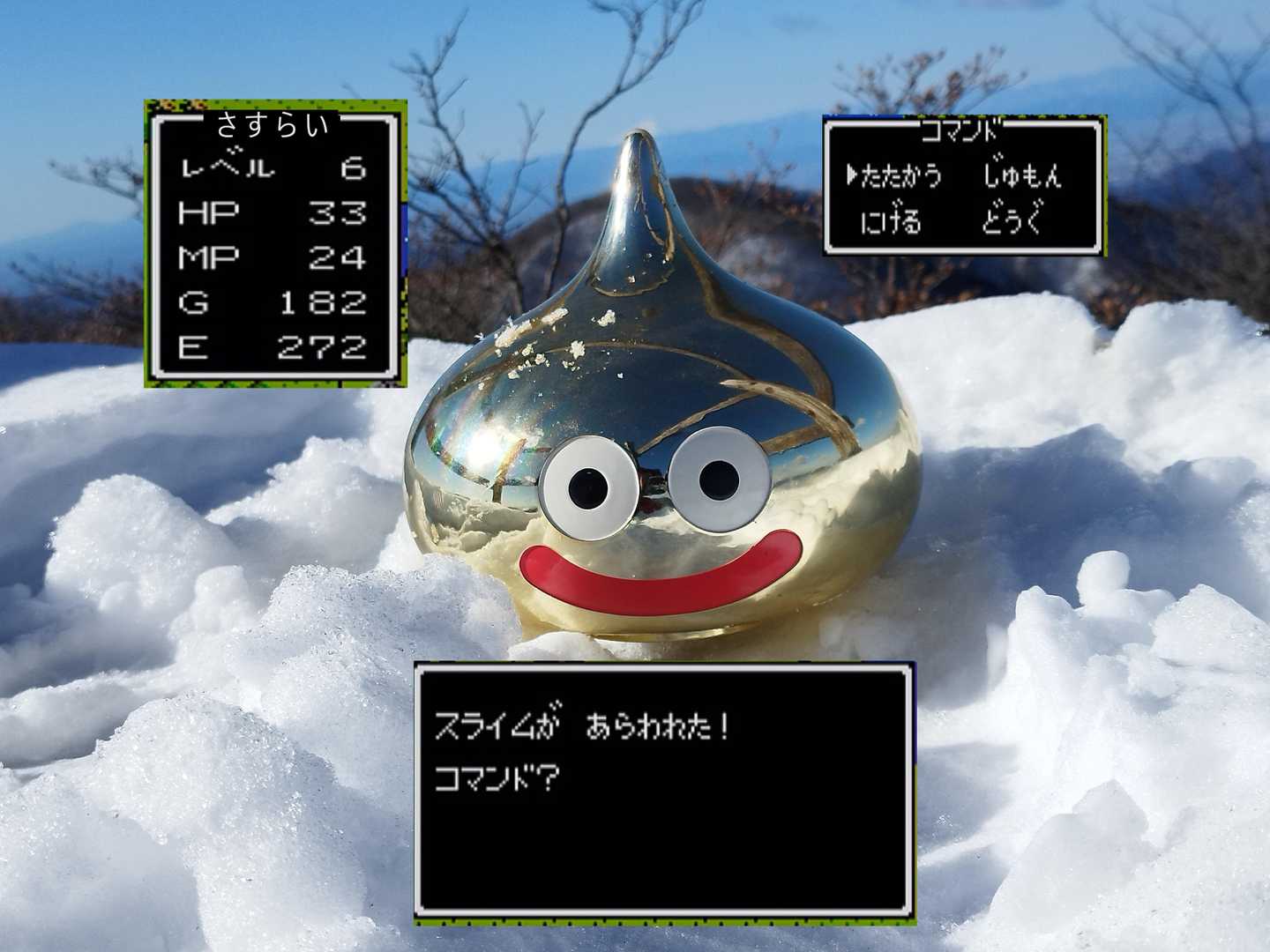Choose the じゅもん (Spell) command
Image resolution: width=1270 pixels, height=952 pixels.
tap(1022, 176)
